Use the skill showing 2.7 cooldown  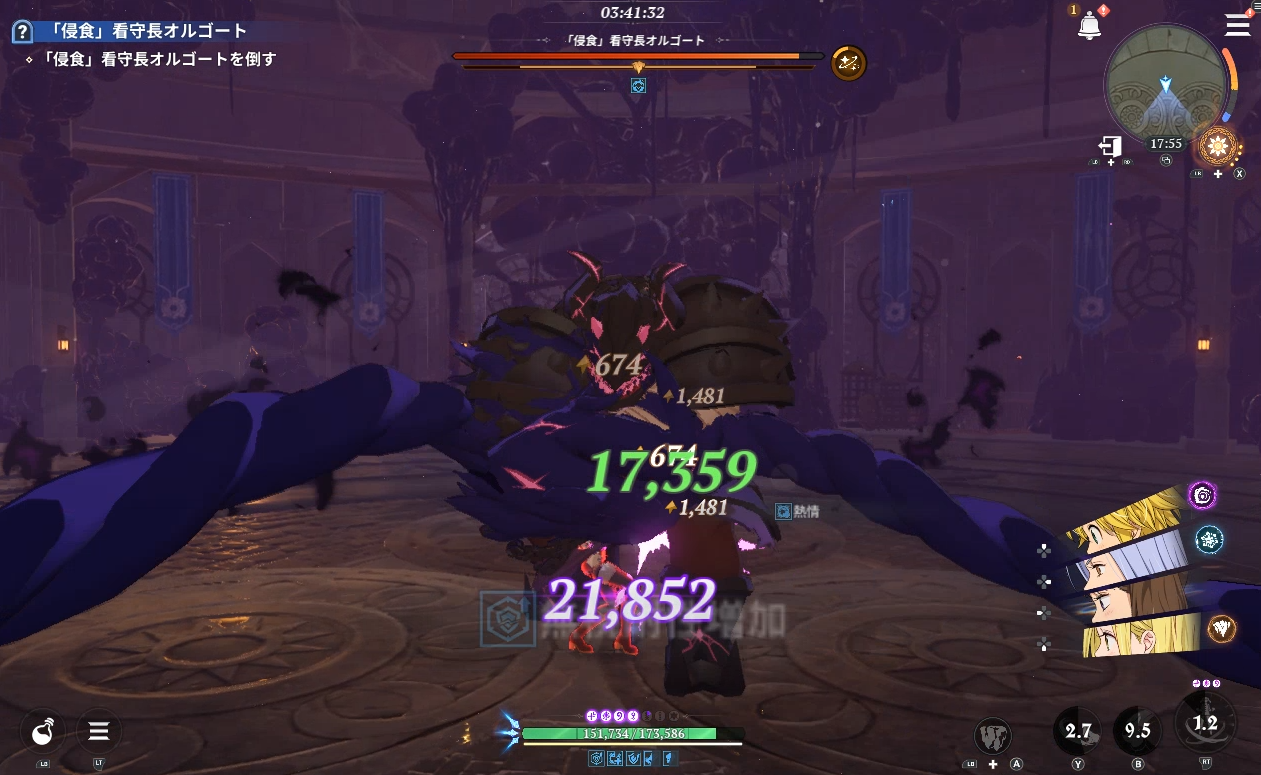coord(1078,731)
